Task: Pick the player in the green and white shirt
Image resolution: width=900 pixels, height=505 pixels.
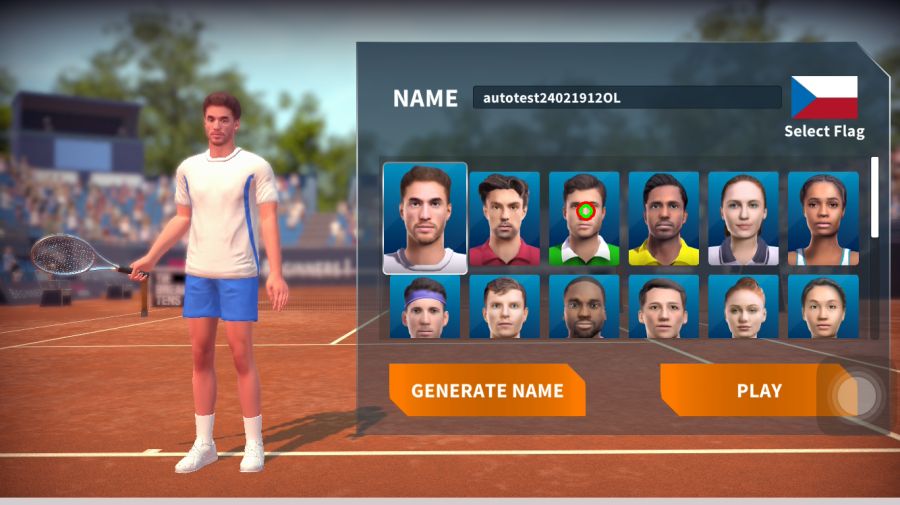Action: pyautogui.click(x=584, y=219)
